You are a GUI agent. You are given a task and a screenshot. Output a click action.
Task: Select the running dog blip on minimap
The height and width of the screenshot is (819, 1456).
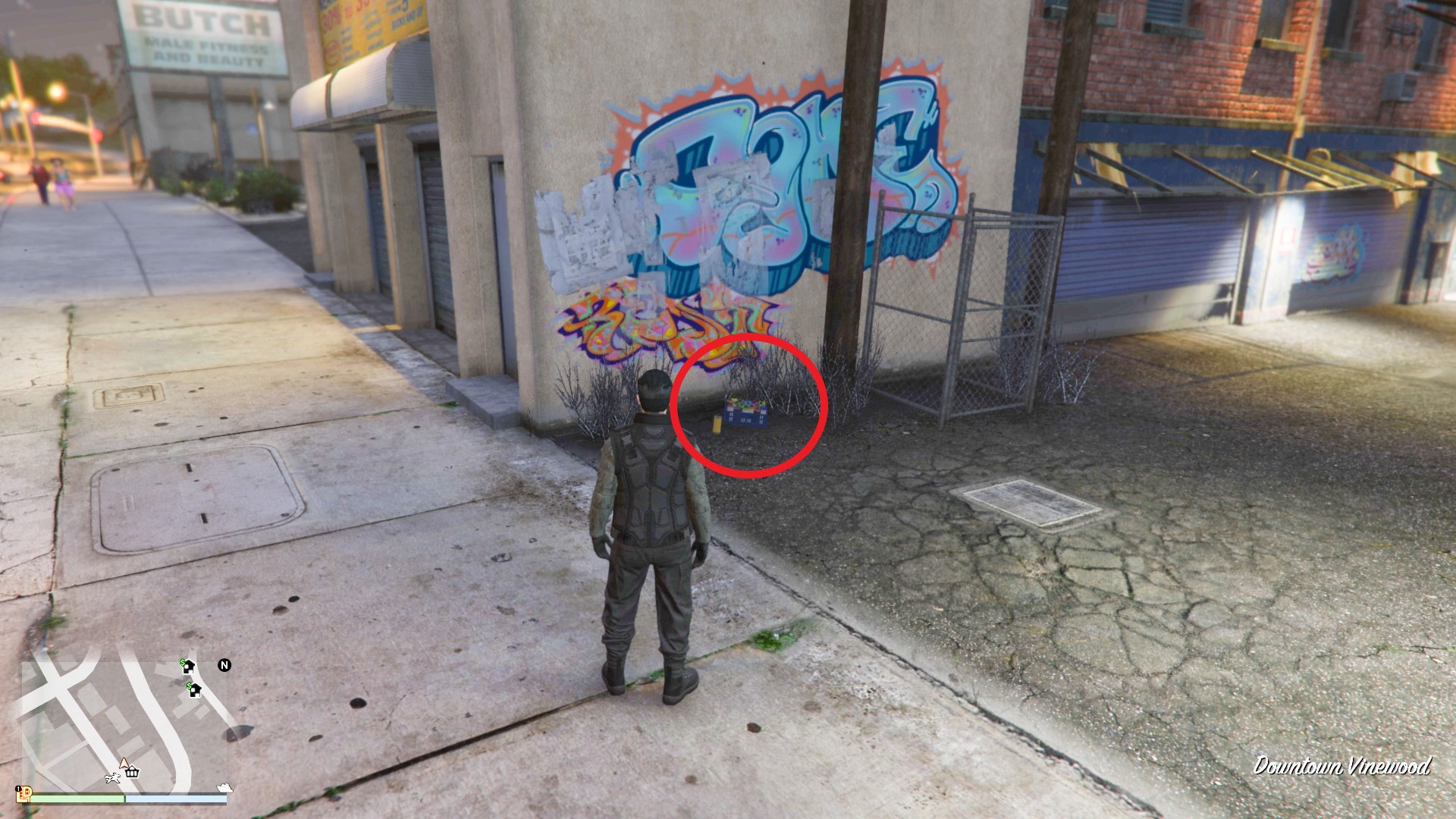click(112, 778)
